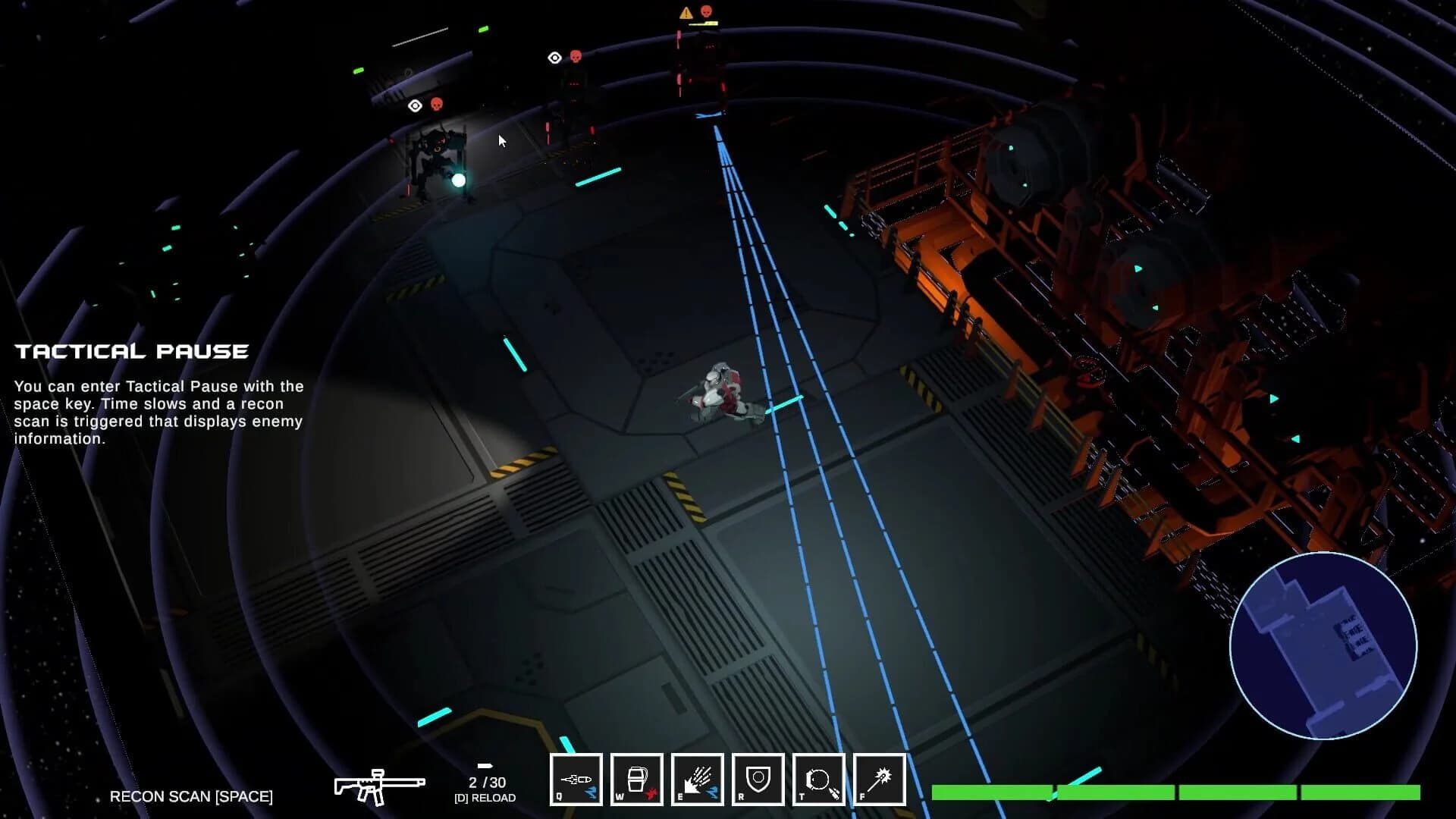Click the red skull icon over the leftmost enemy
1456x819 pixels.
438,105
